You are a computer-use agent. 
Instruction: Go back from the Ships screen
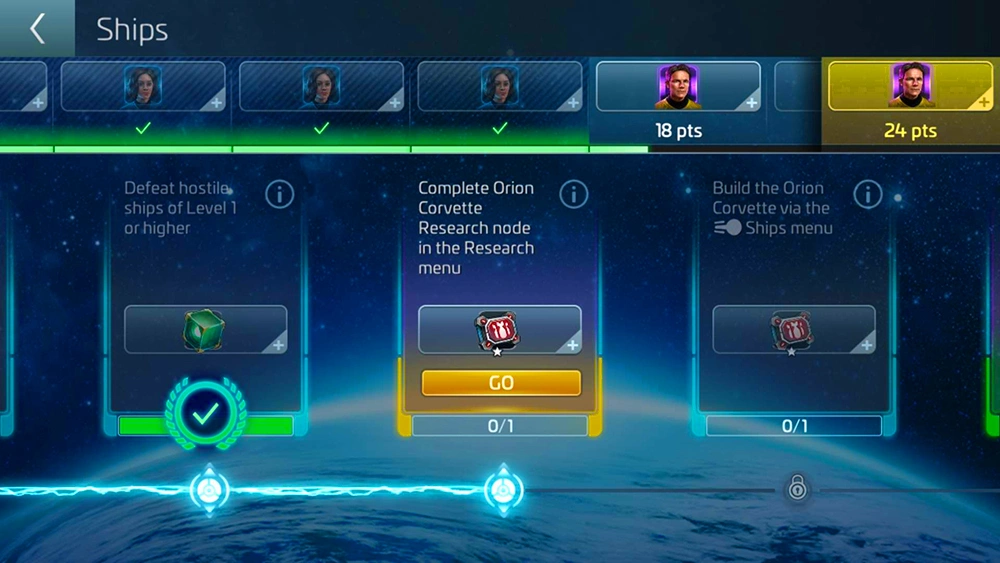(37, 28)
